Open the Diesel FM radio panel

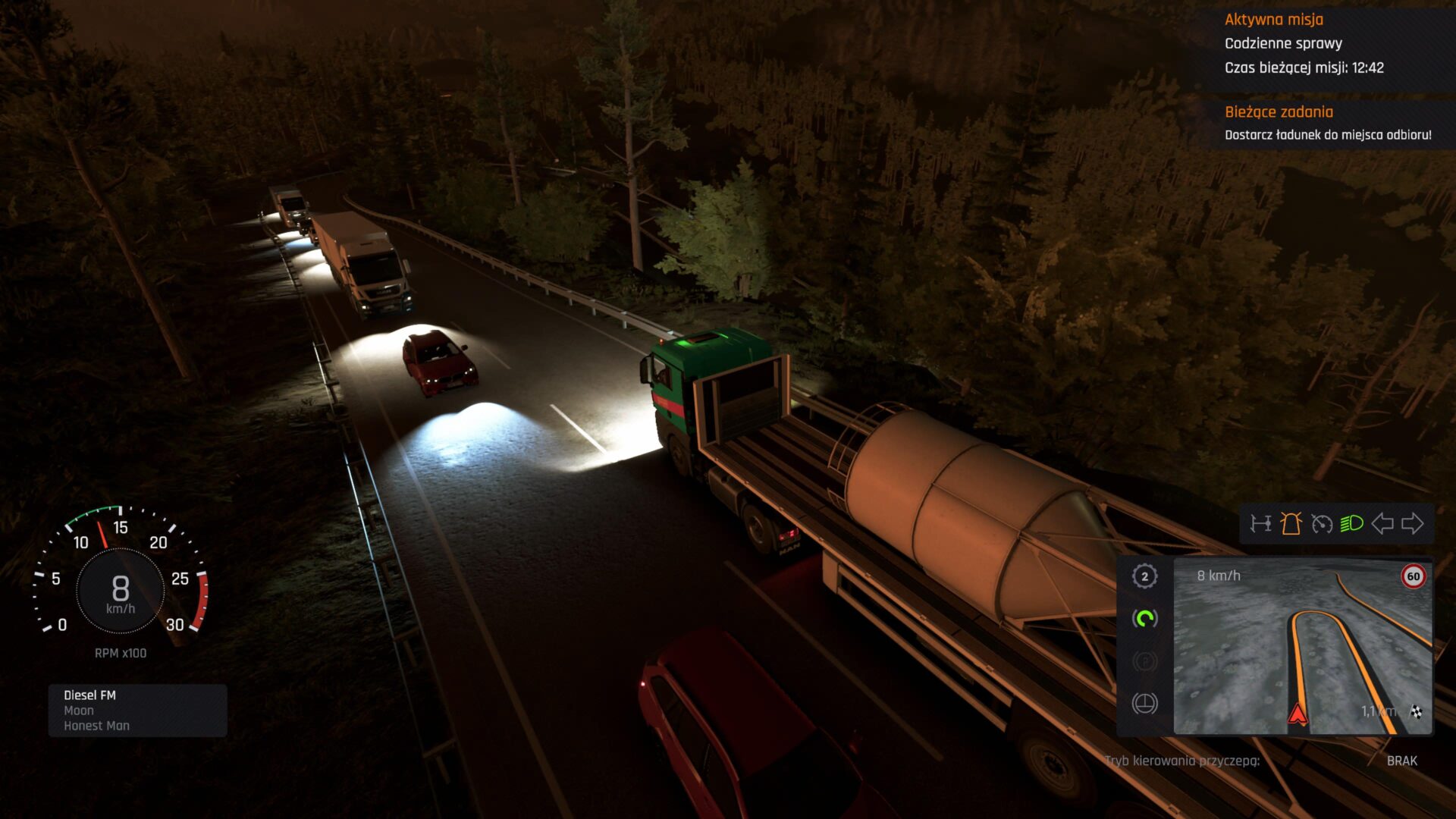[x=137, y=711]
